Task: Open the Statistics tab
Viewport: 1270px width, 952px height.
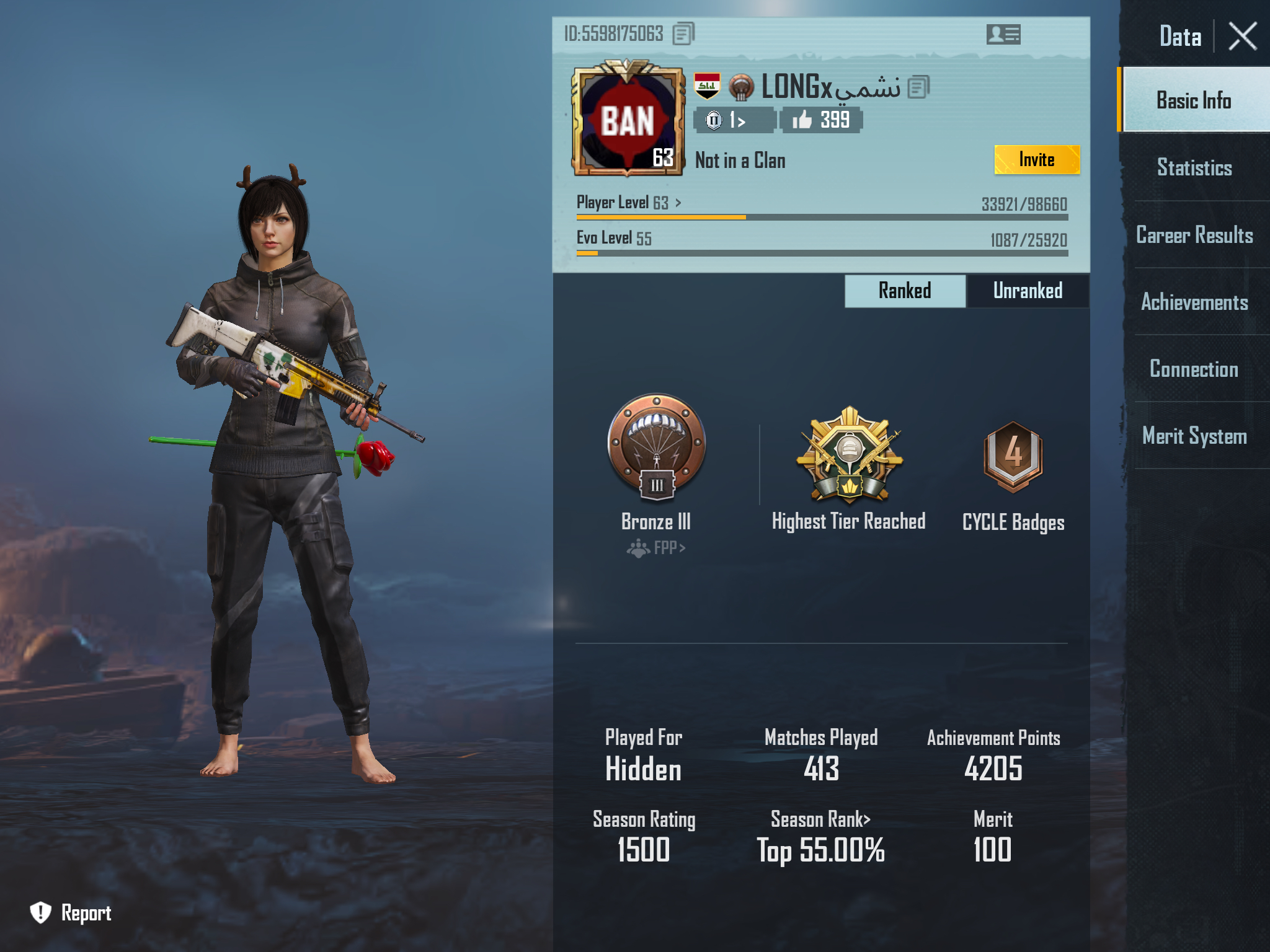Action: click(x=1194, y=168)
